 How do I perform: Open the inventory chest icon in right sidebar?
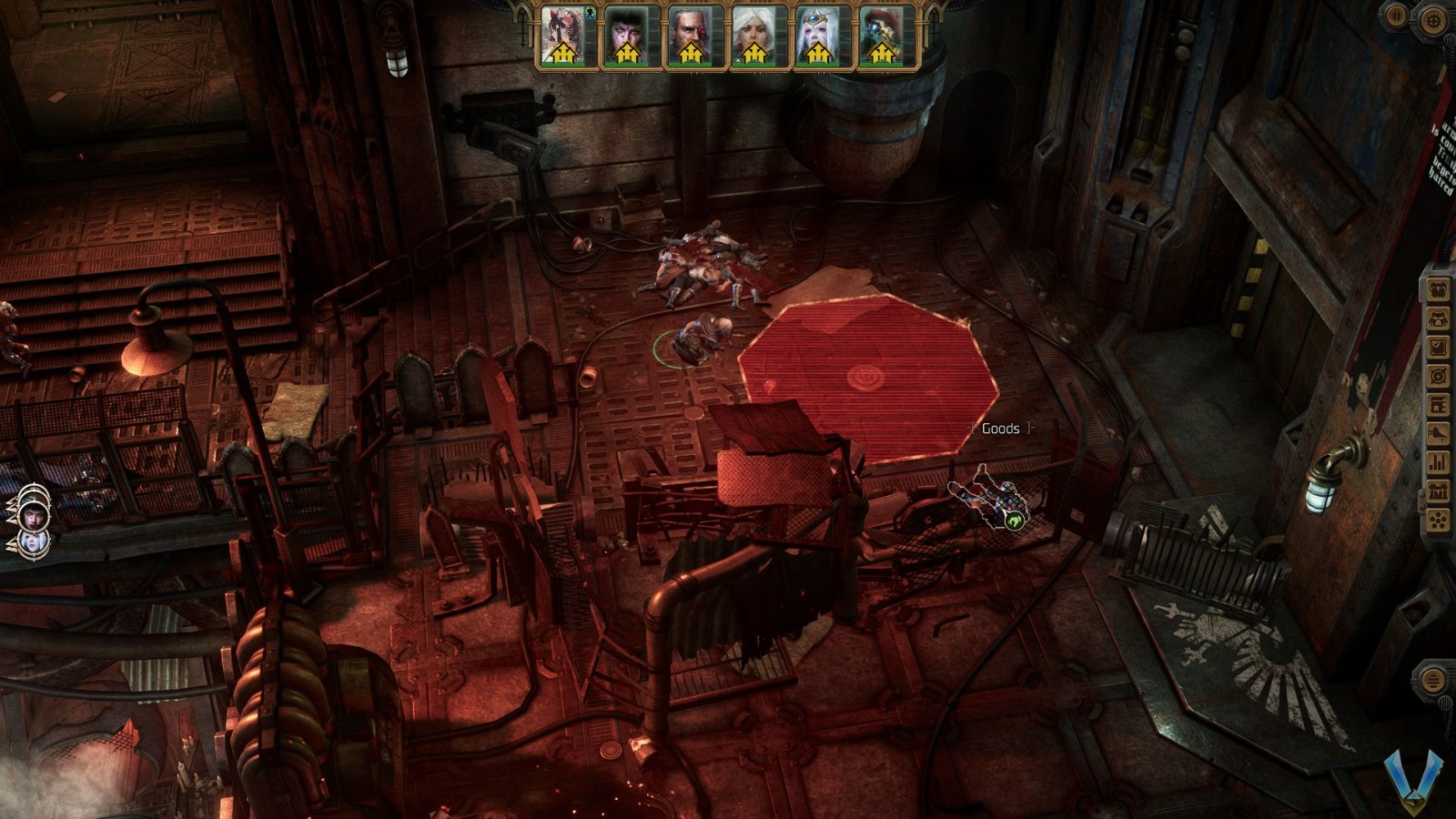coord(1439,288)
